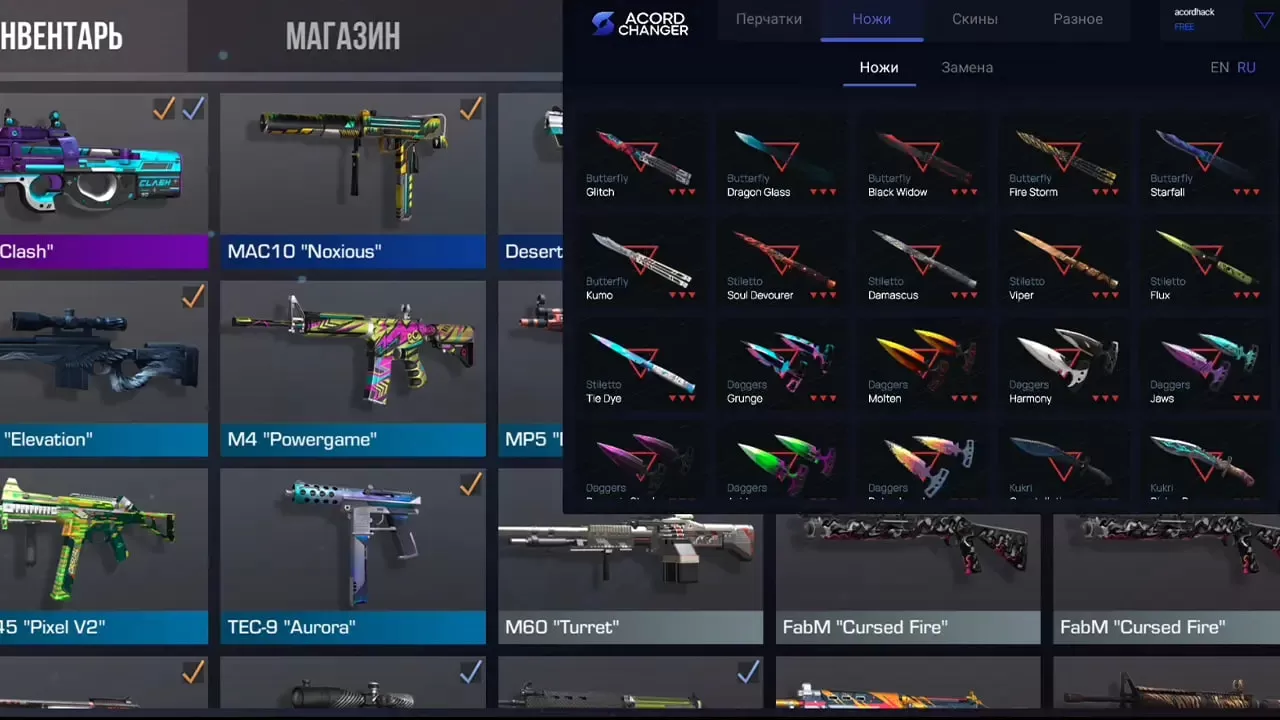Choose the M4 "Powergame" skin
1280x720 pixels.
352,367
